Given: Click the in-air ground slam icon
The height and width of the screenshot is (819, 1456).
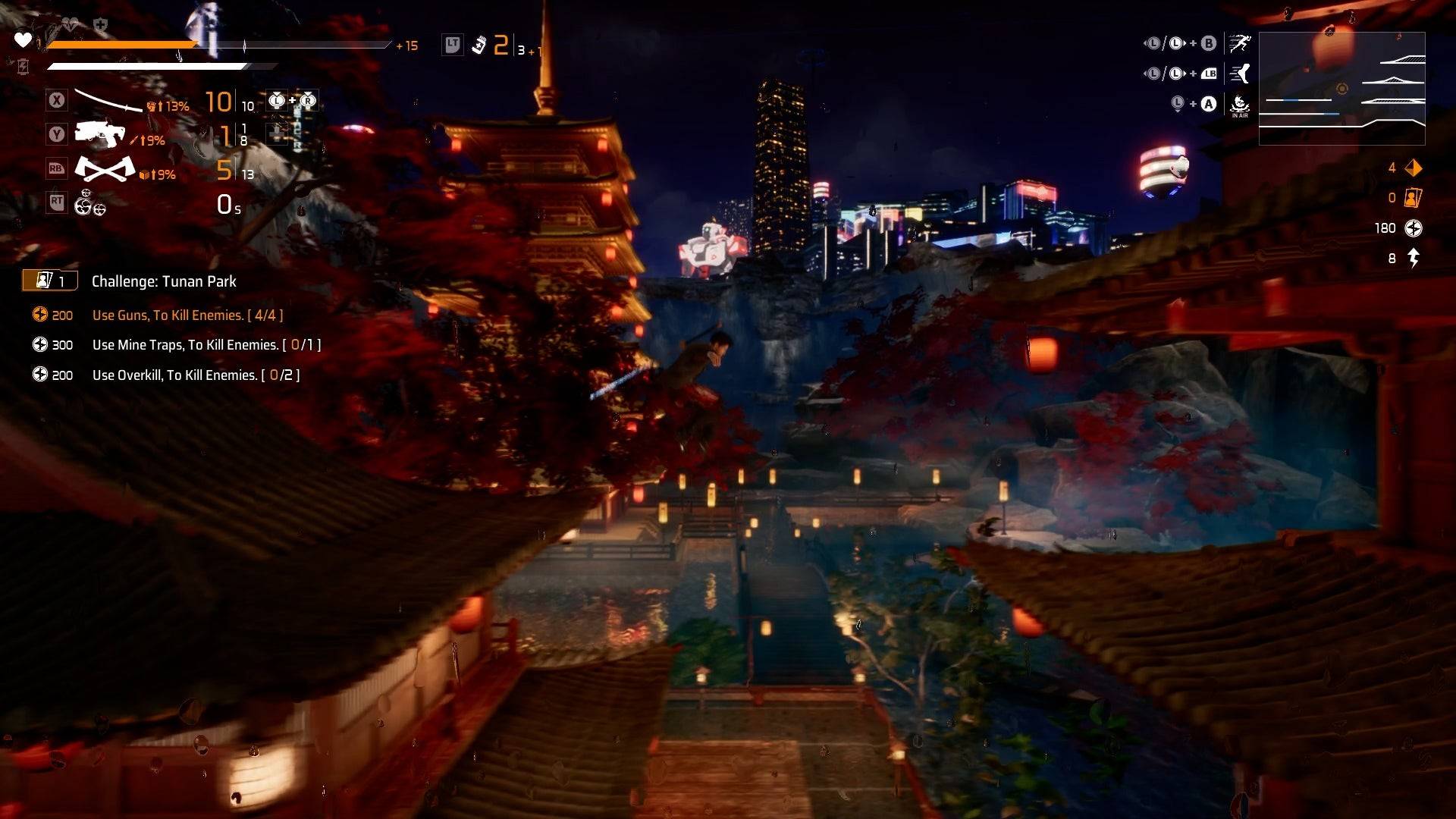Looking at the screenshot, I should tap(1240, 105).
